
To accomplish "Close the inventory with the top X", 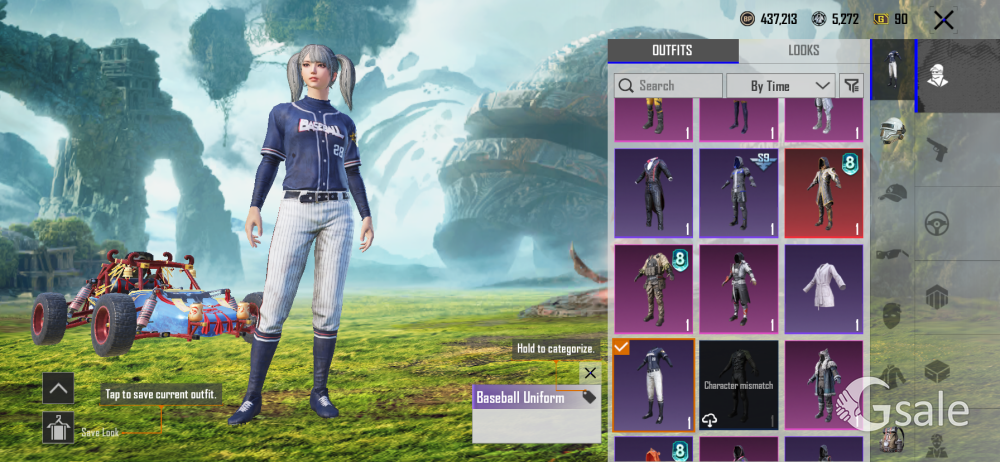I will [x=943, y=19].
